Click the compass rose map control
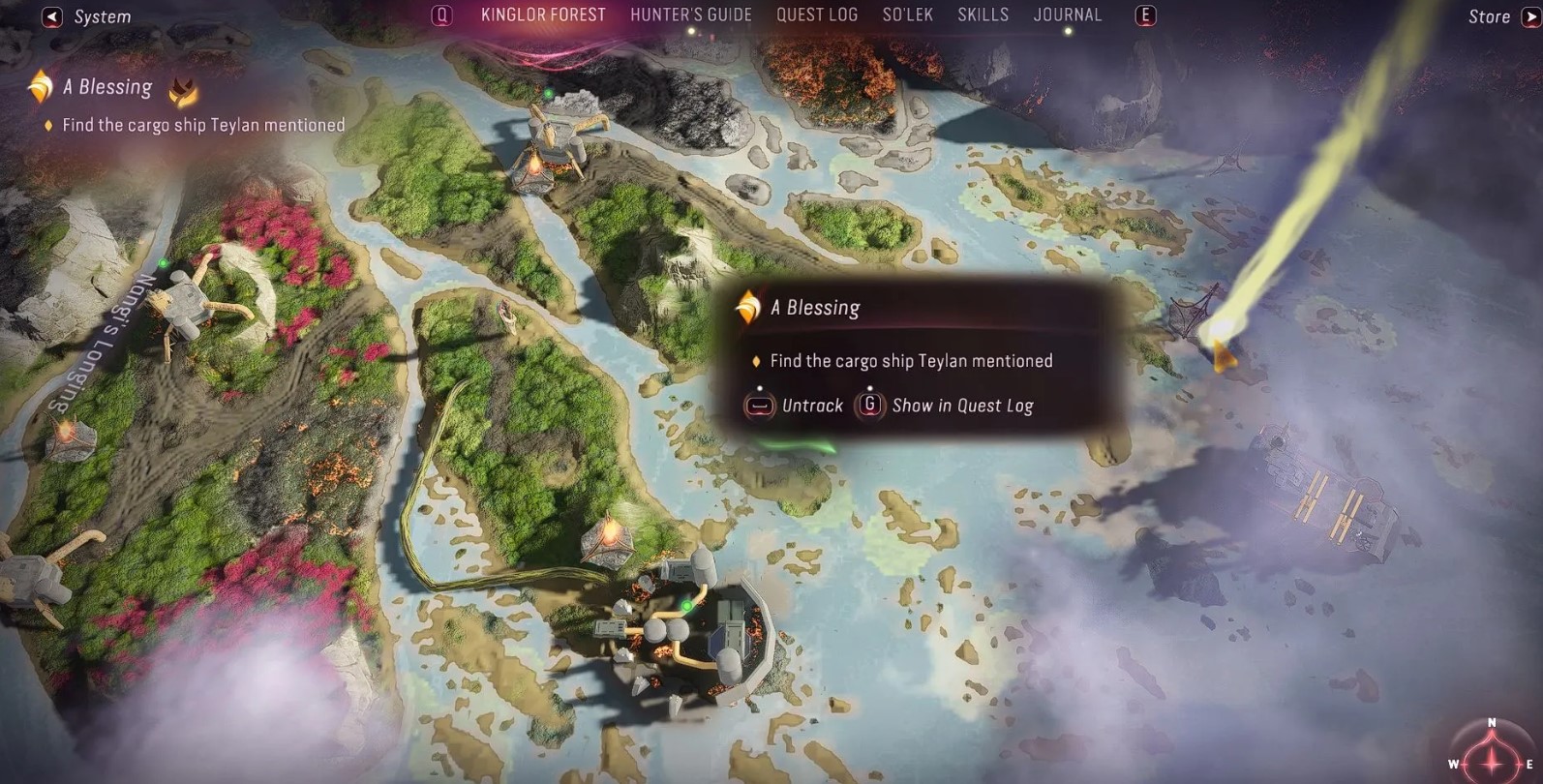The height and width of the screenshot is (784, 1543). tap(1491, 752)
